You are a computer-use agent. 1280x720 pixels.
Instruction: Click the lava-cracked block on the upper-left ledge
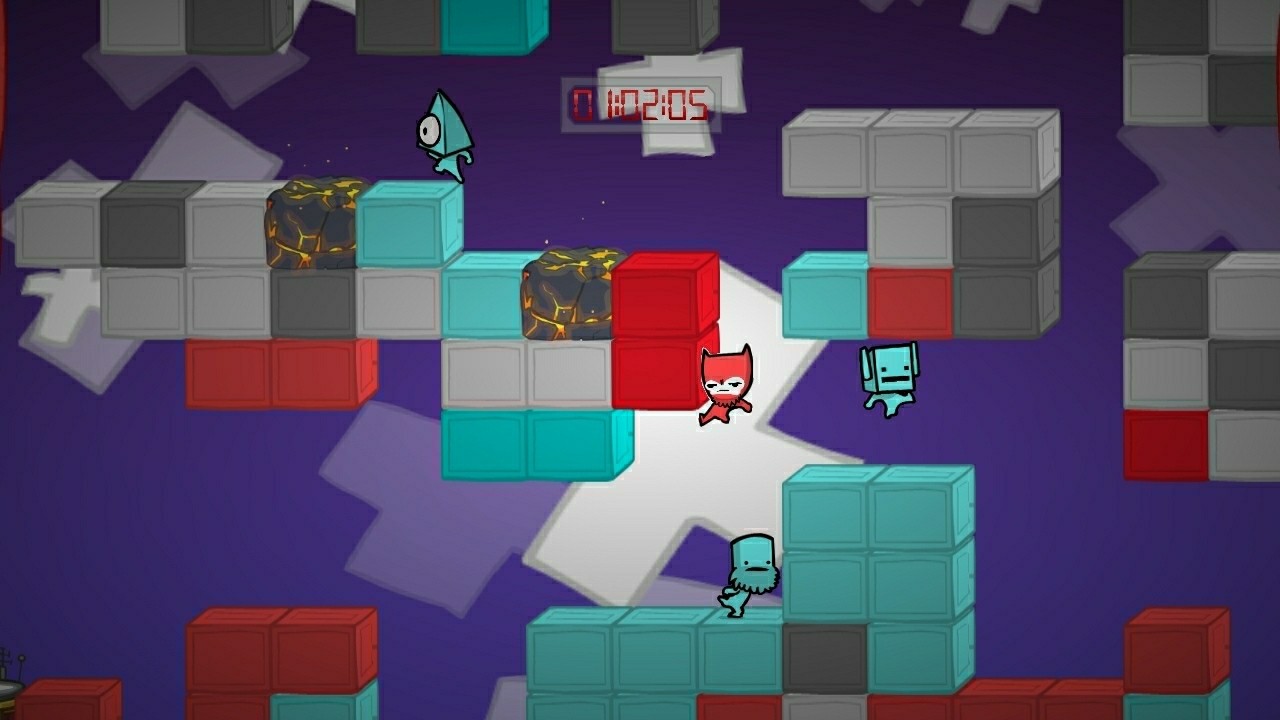click(310, 220)
